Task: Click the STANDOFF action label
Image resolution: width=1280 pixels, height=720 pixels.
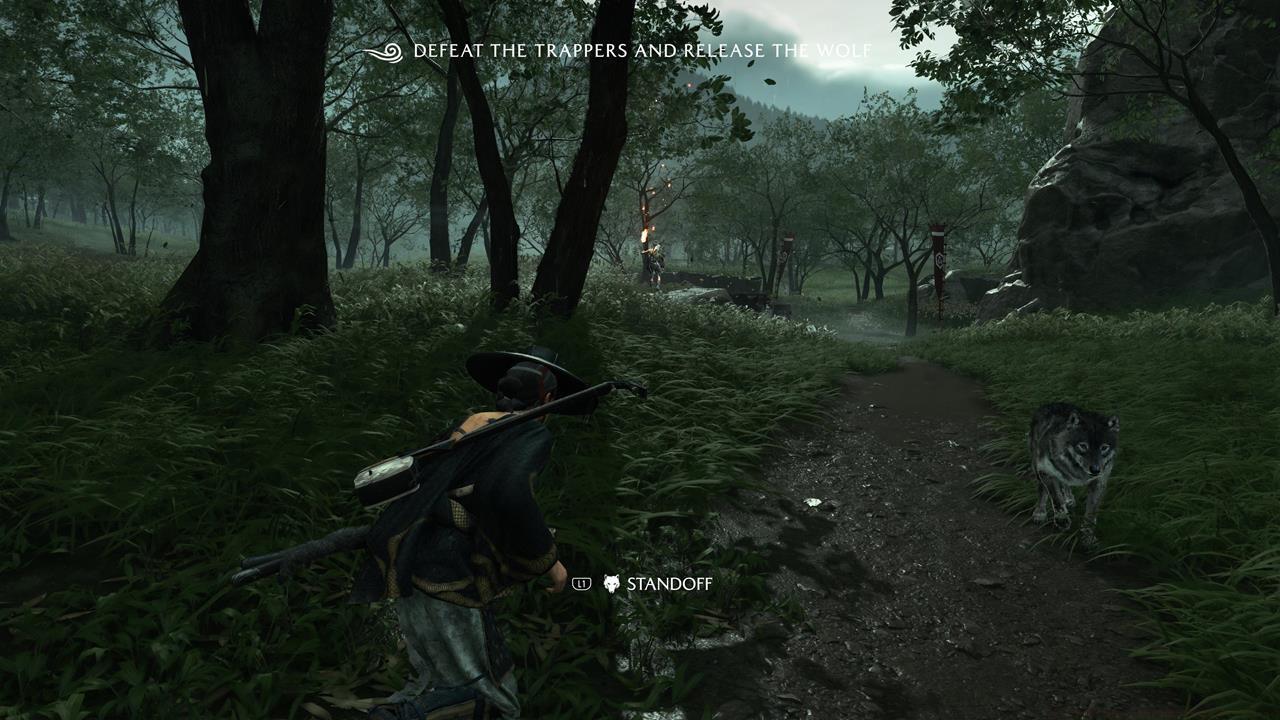Action: click(x=668, y=582)
